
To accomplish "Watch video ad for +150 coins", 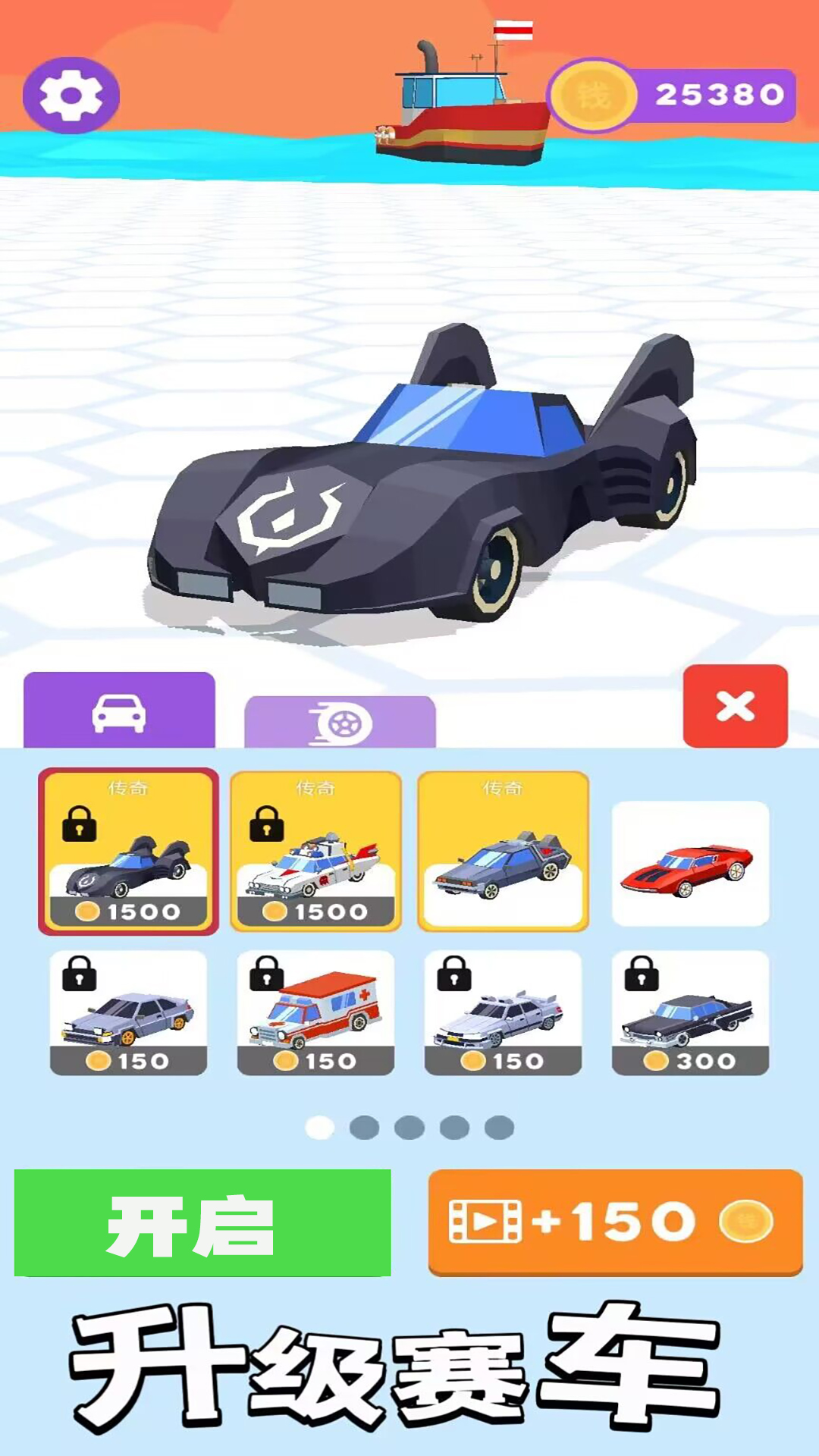I will coord(615,1222).
